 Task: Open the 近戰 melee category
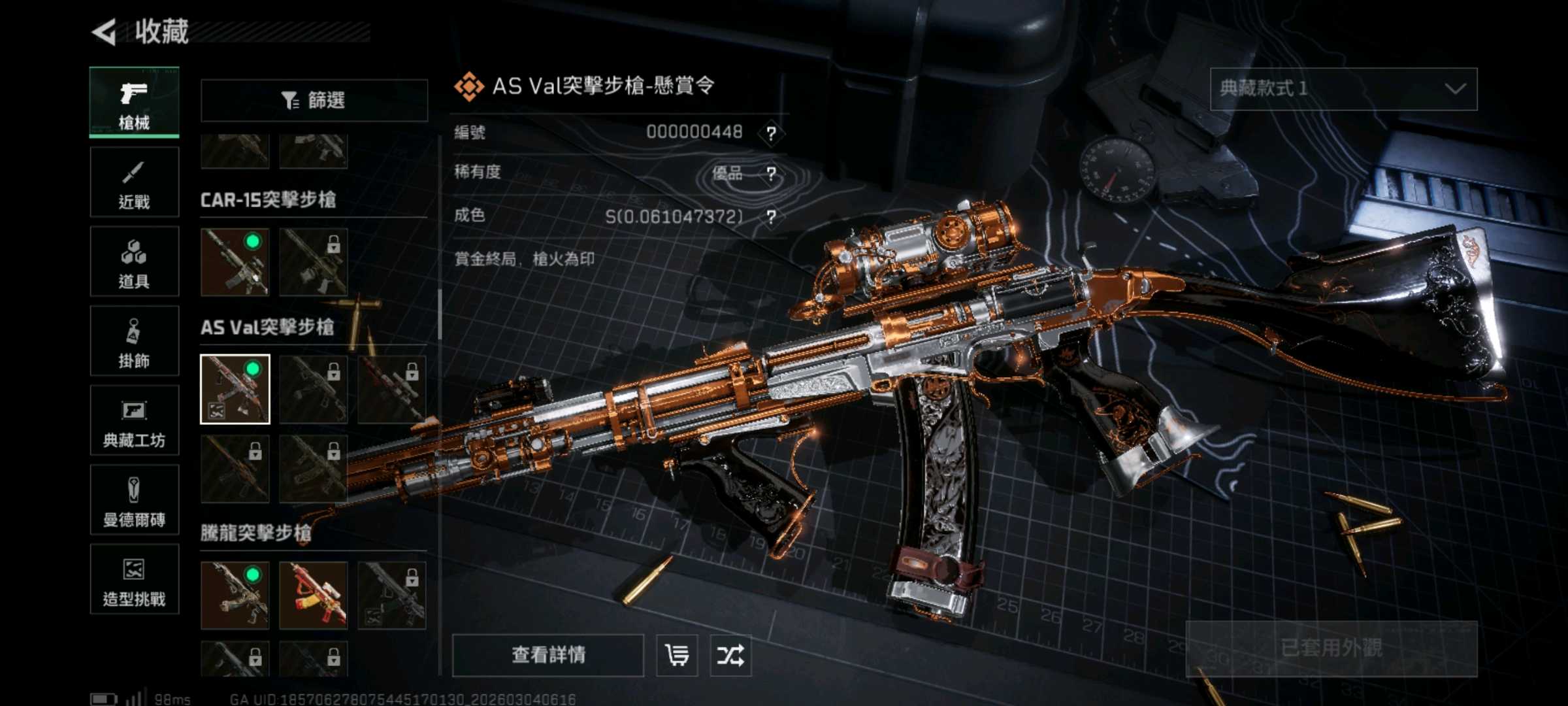click(x=134, y=182)
